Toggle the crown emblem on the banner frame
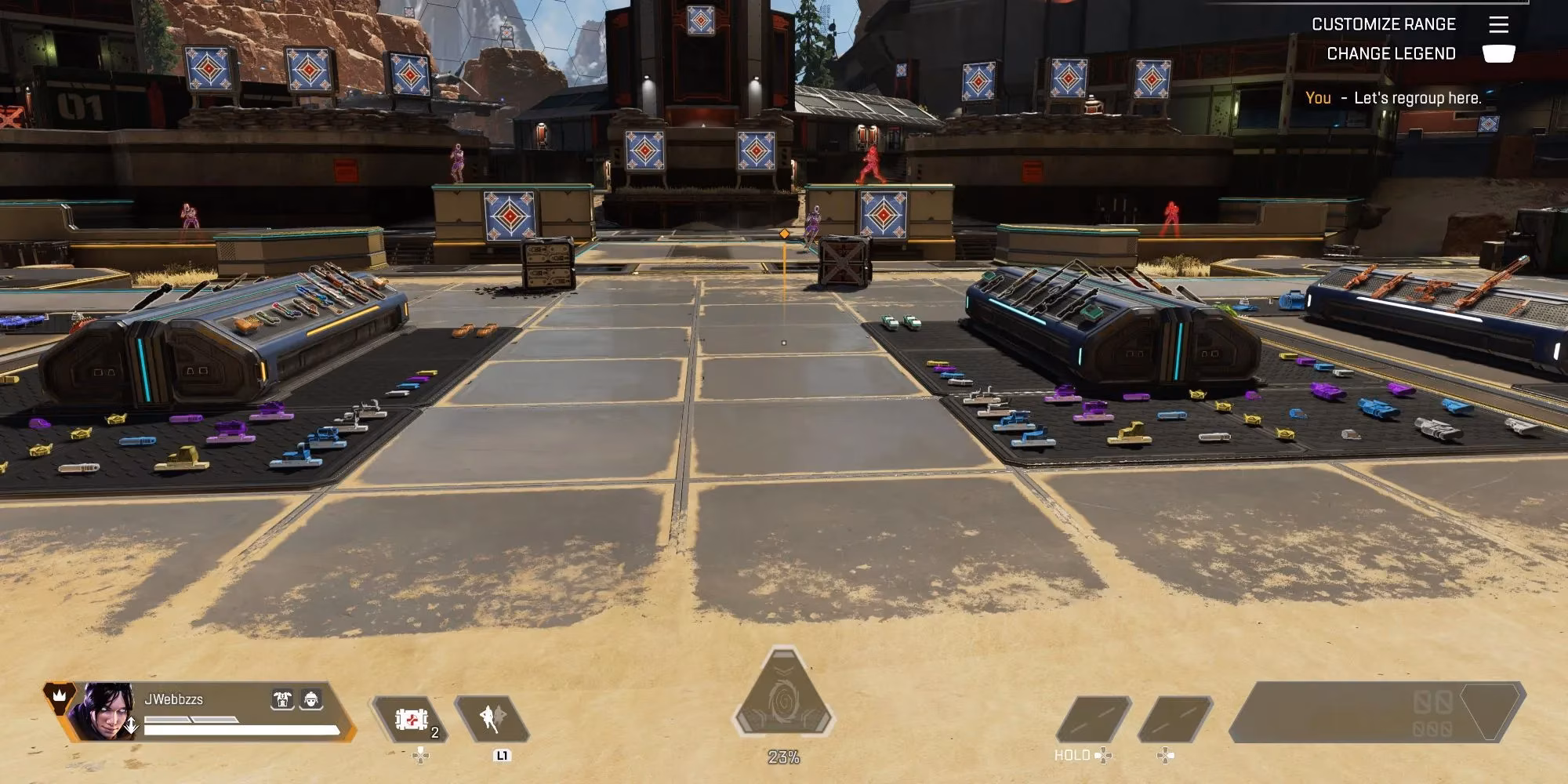1568x784 pixels. [x=60, y=694]
